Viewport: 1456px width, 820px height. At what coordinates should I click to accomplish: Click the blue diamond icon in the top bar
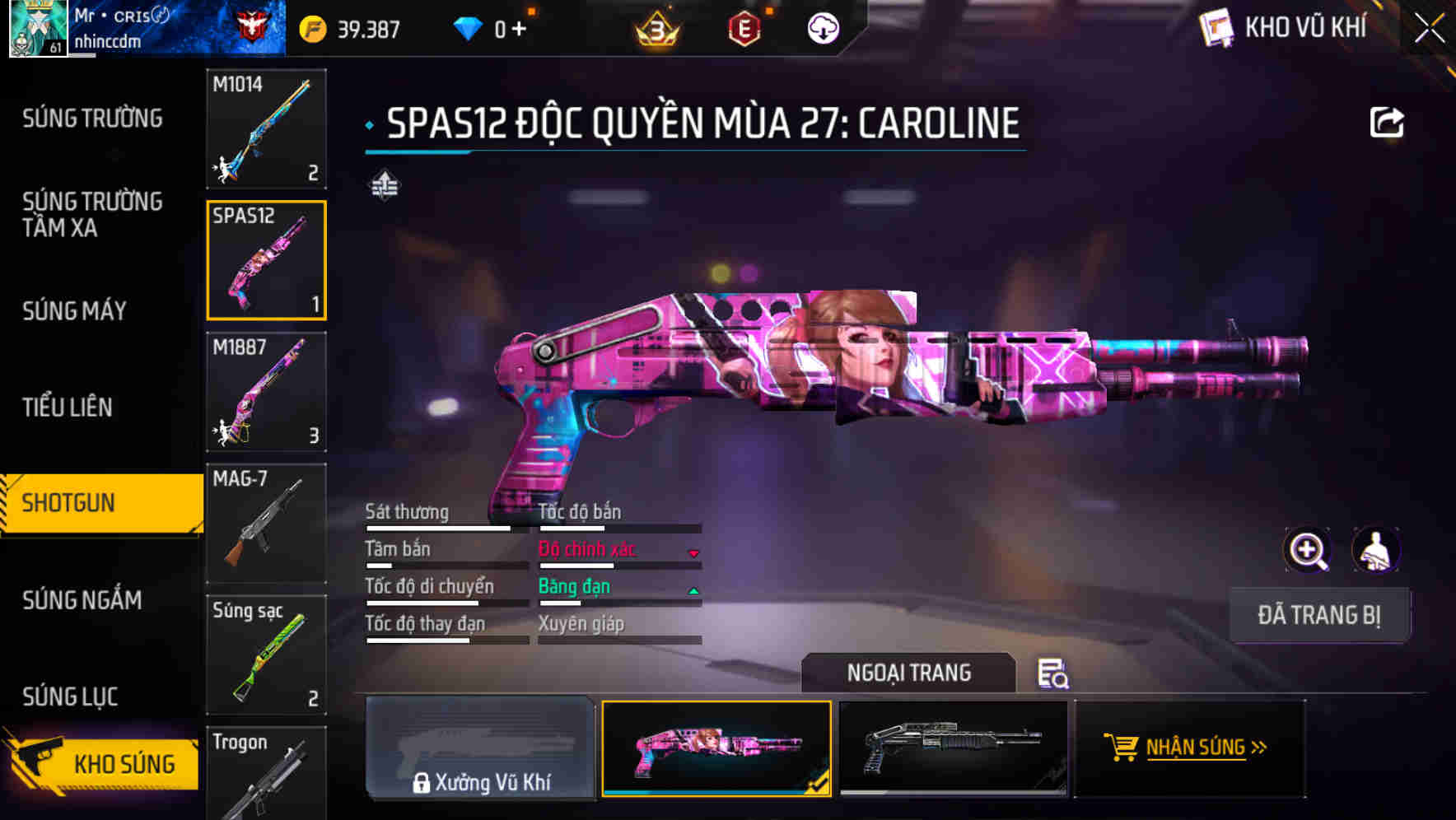click(469, 27)
